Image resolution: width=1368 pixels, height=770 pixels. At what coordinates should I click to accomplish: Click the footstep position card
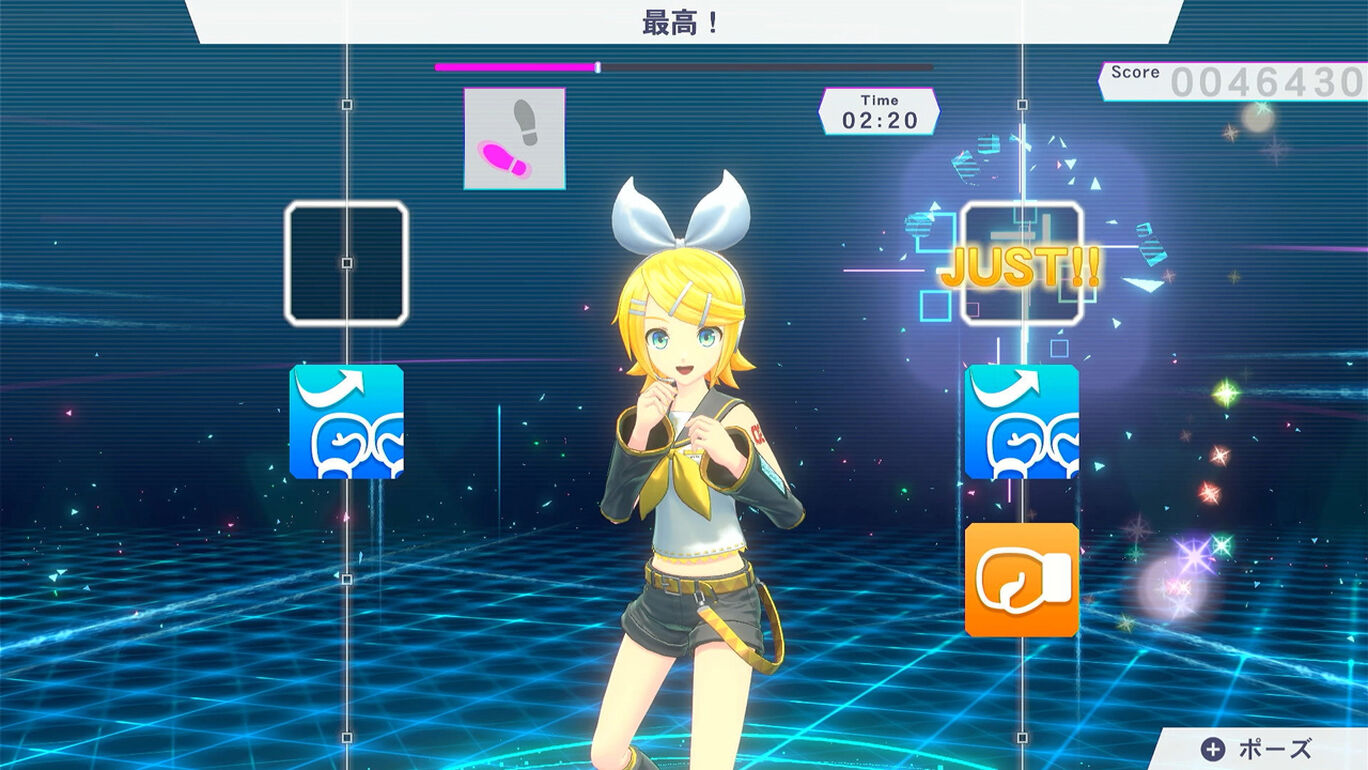click(x=514, y=137)
